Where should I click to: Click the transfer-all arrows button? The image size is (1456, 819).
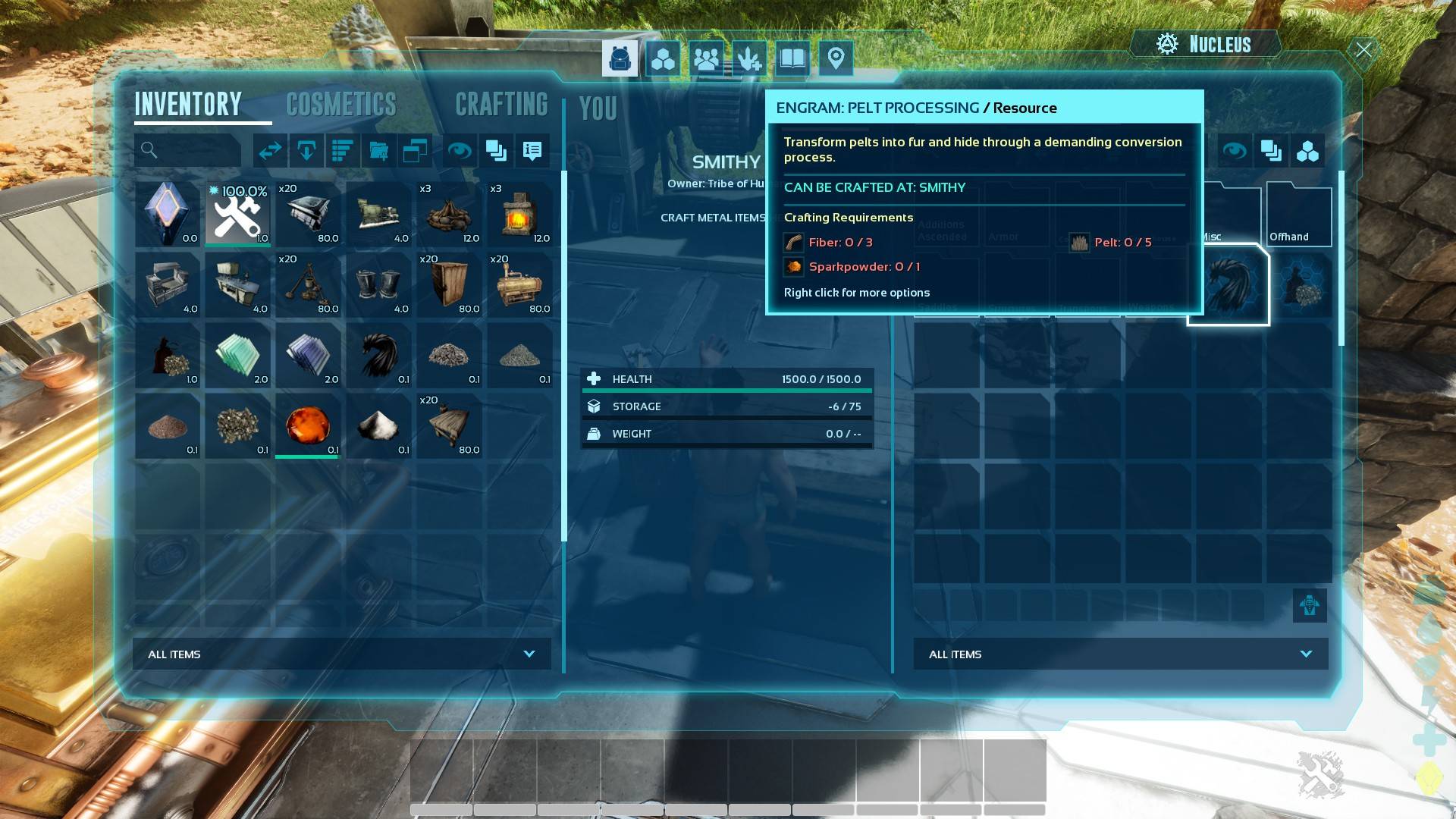pyautogui.click(x=270, y=150)
